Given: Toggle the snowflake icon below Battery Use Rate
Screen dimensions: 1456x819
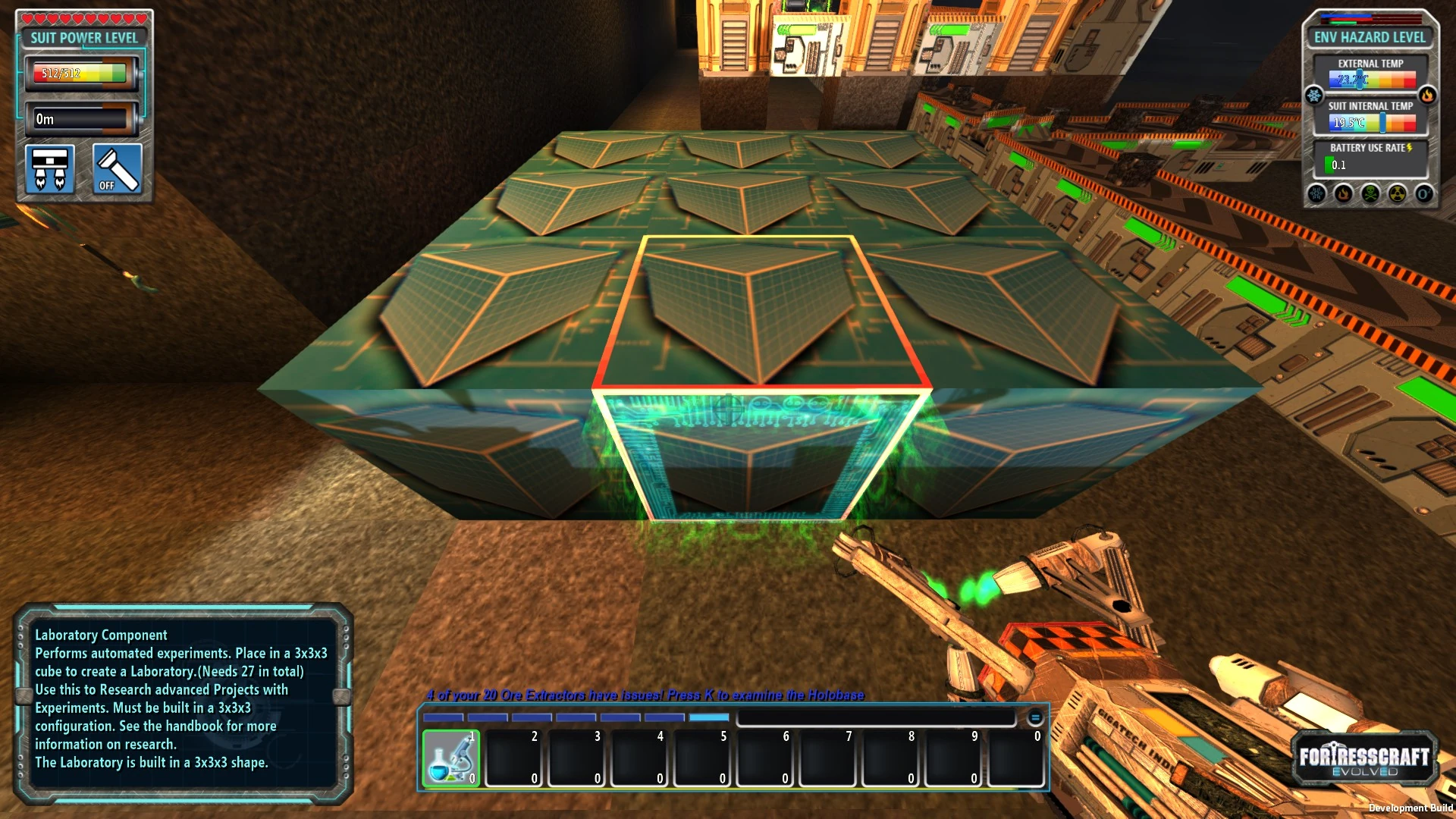Looking at the screenshot, I should coord(1316,193).
